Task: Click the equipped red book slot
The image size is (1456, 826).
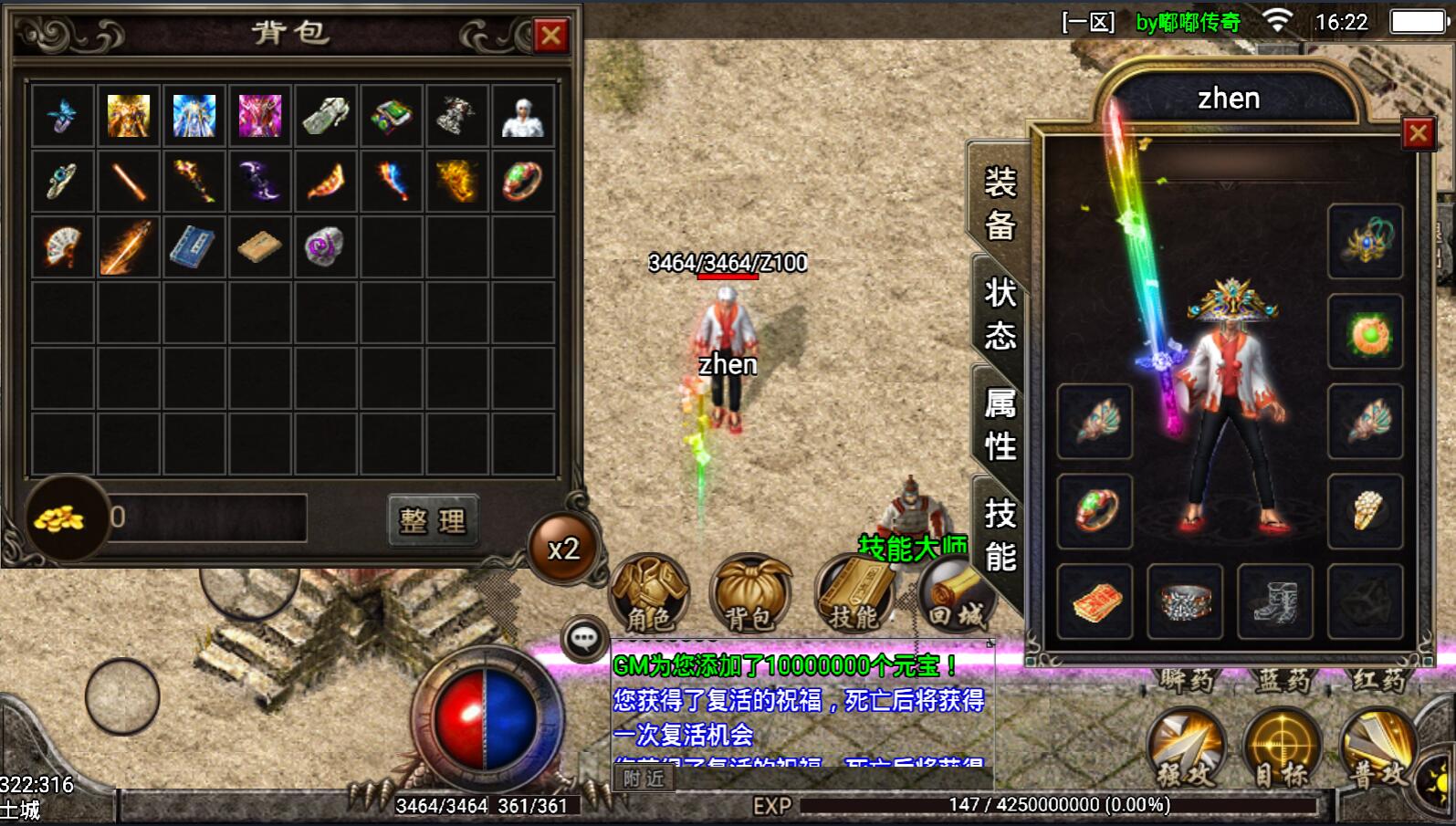Action: (x=1095, y=601)
